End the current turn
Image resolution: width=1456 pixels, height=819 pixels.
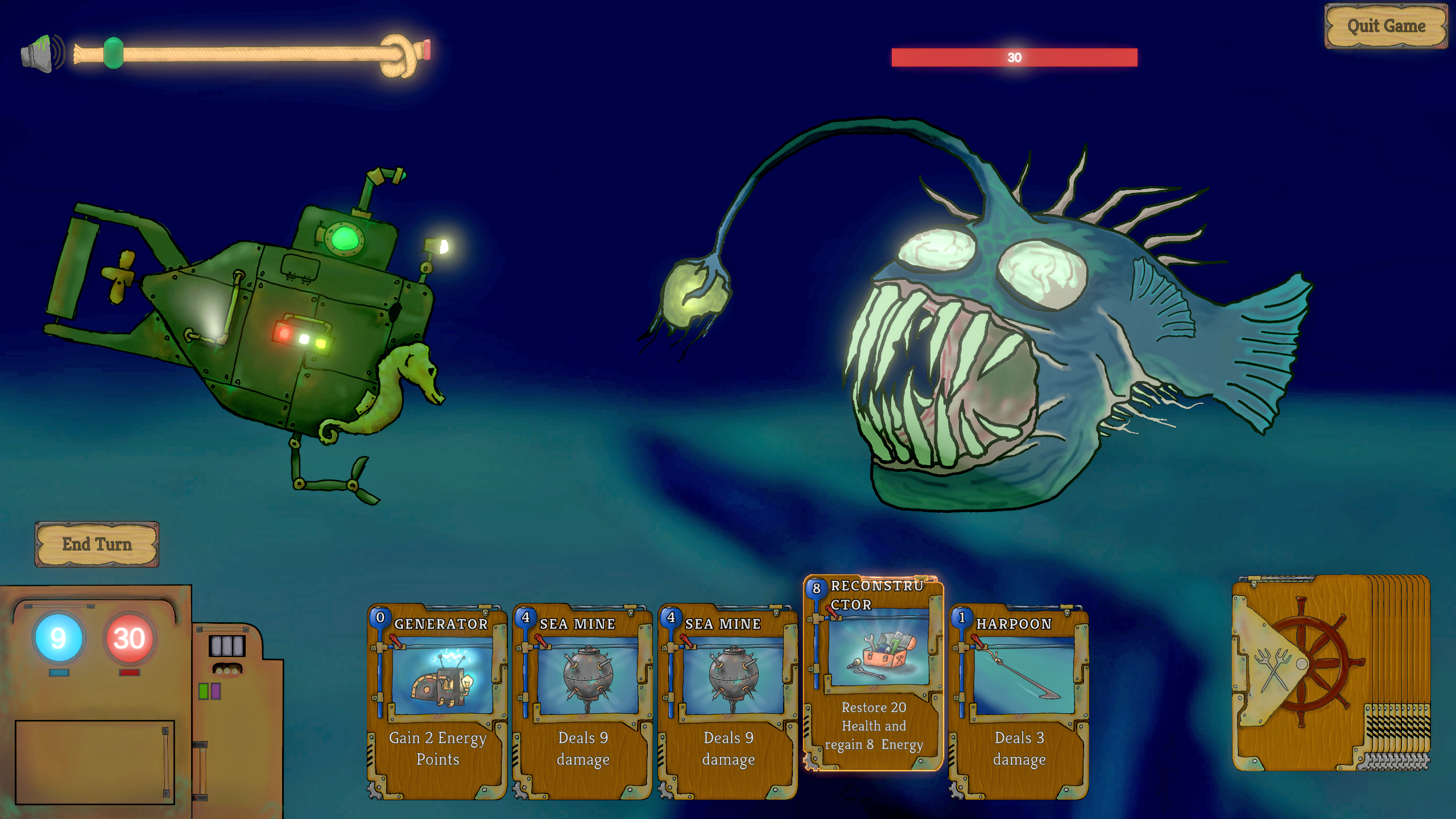(97, 544)
